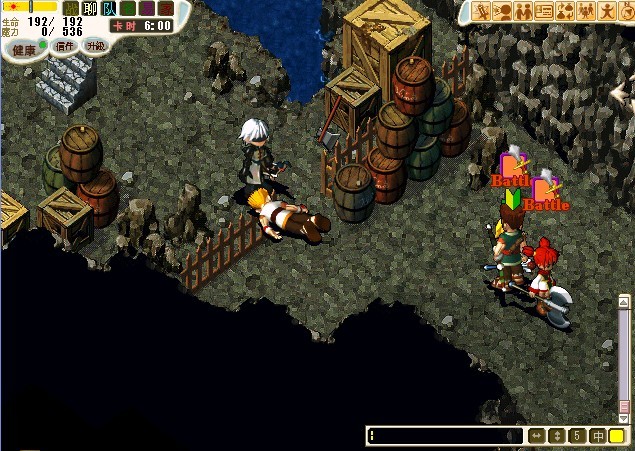Select the duel crossed-swords action icon

click(482, 11)
